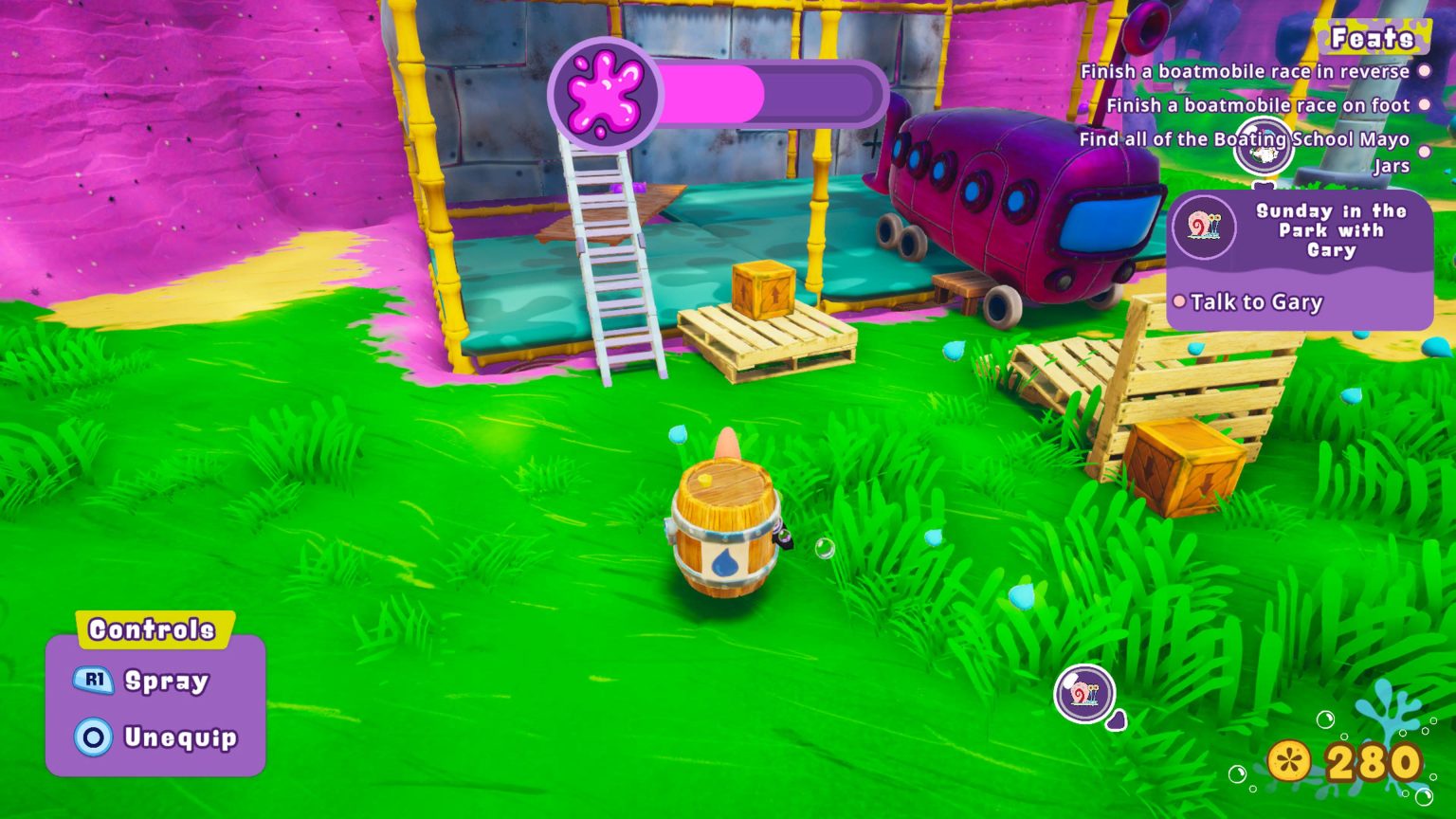Click the purple paint splat icon above the fill bar
The height and width of the screenshot is (819, 1456).
[x=604, y=93]
